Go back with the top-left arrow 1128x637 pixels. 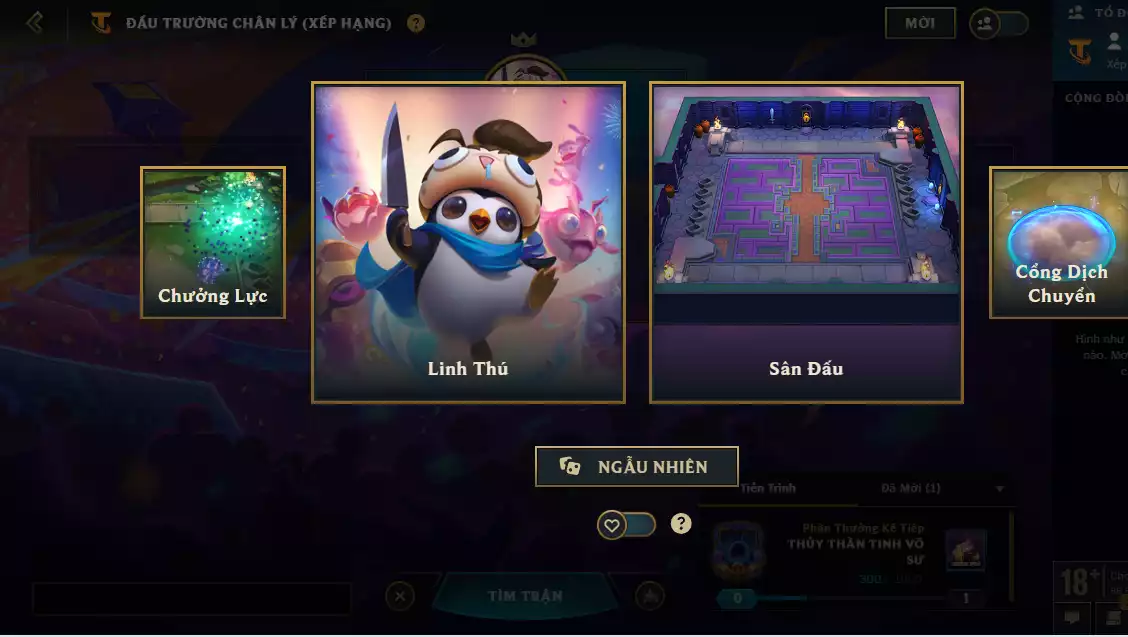point(35,22)
